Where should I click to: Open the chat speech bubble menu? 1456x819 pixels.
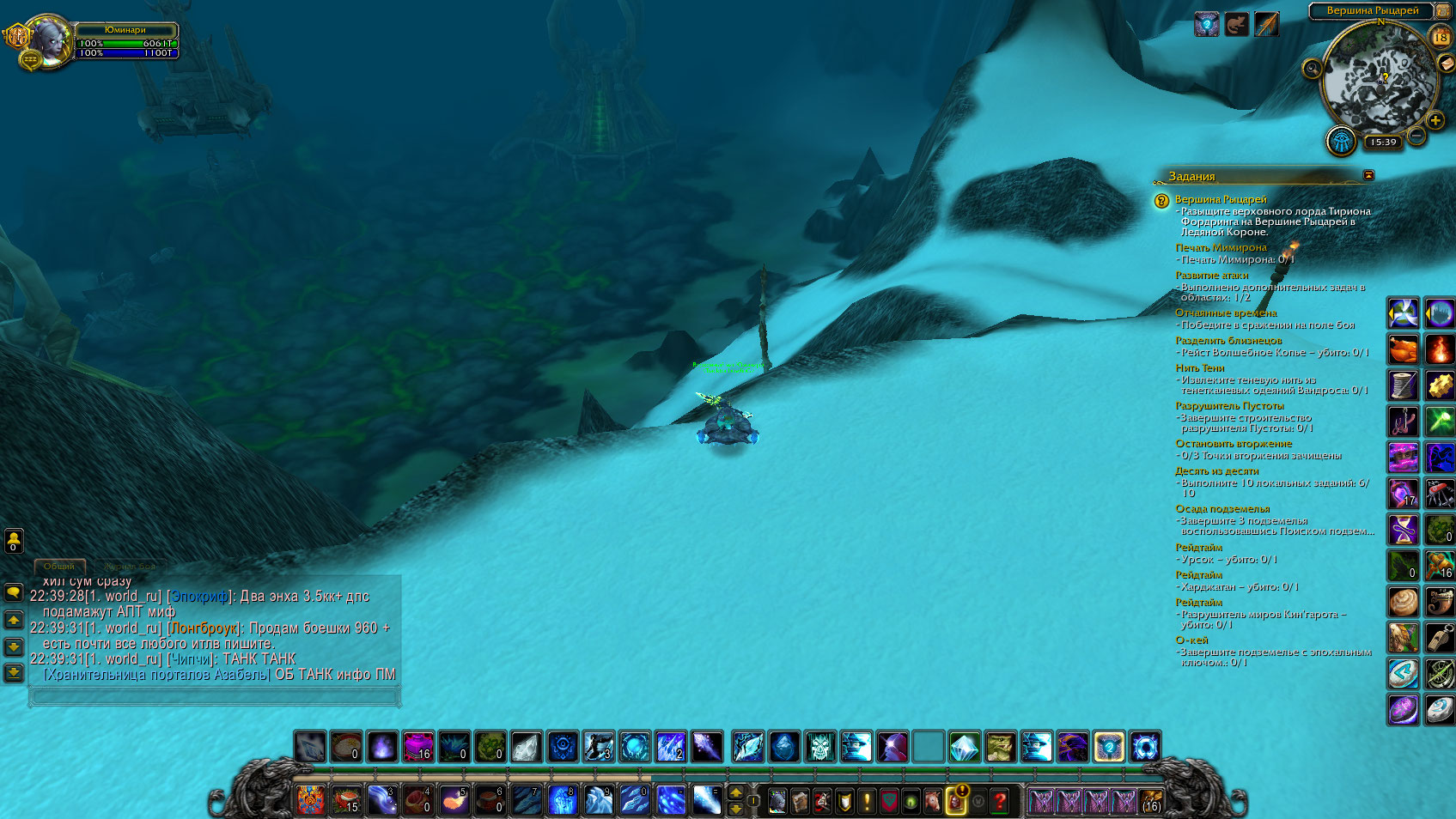(14, 592)
